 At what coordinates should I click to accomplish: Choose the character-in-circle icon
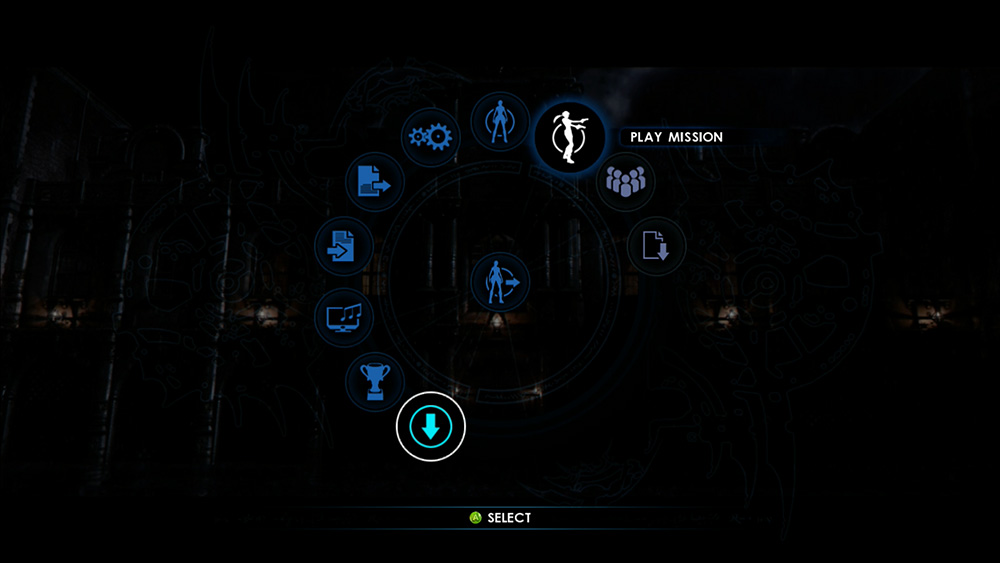point(499,122)
